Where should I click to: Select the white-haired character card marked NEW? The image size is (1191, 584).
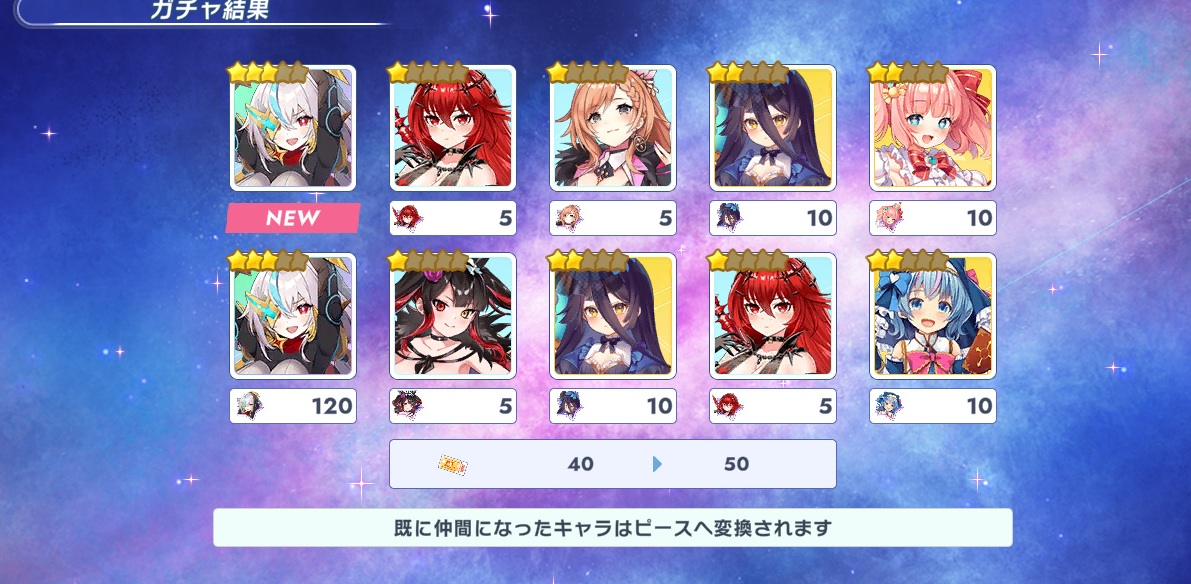[293, 128]
